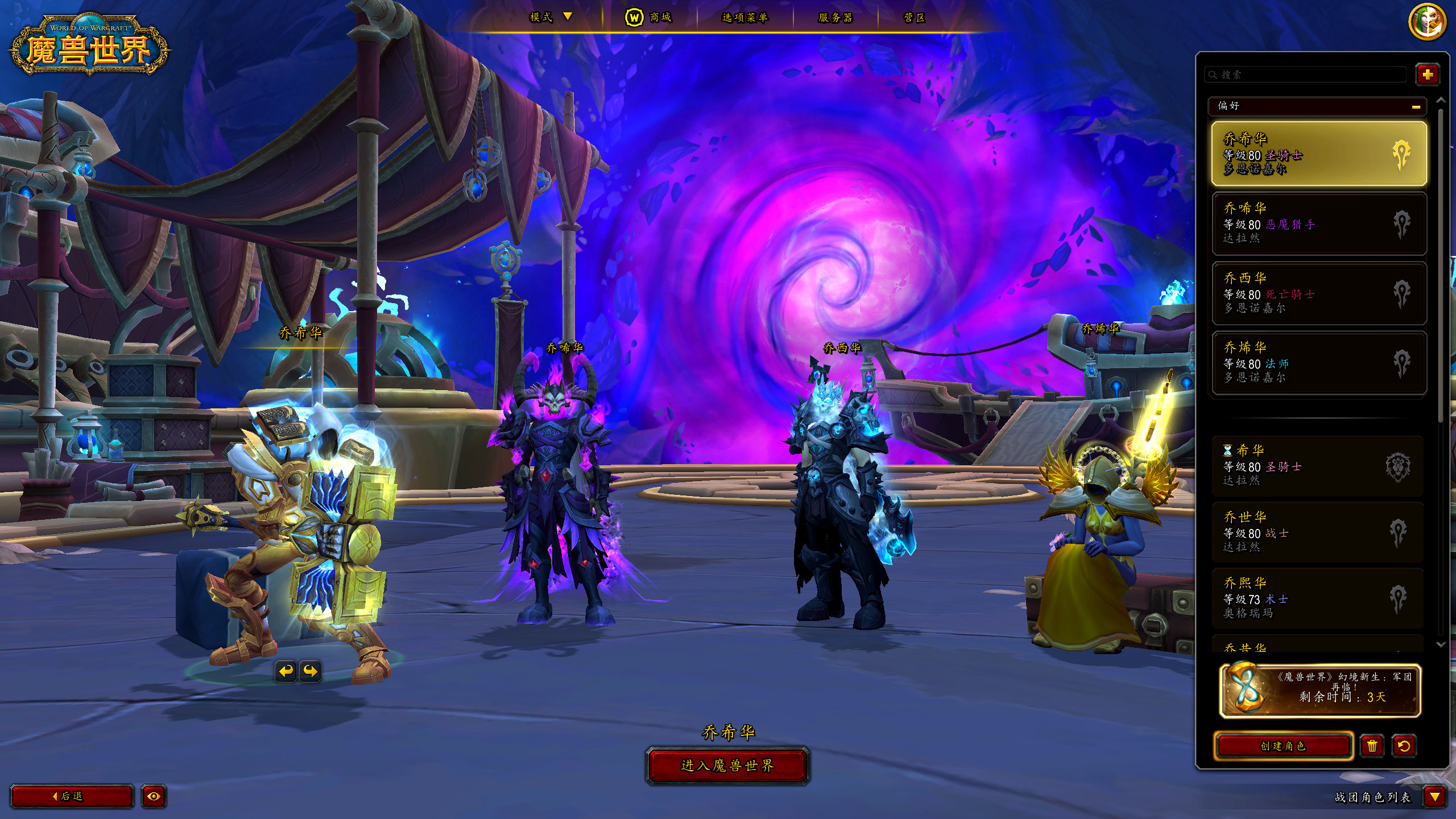The height and width of the screenshot is (819, 1456).
Task: Open the 选项菜单 options menu
Action: [x=744, y=18]
